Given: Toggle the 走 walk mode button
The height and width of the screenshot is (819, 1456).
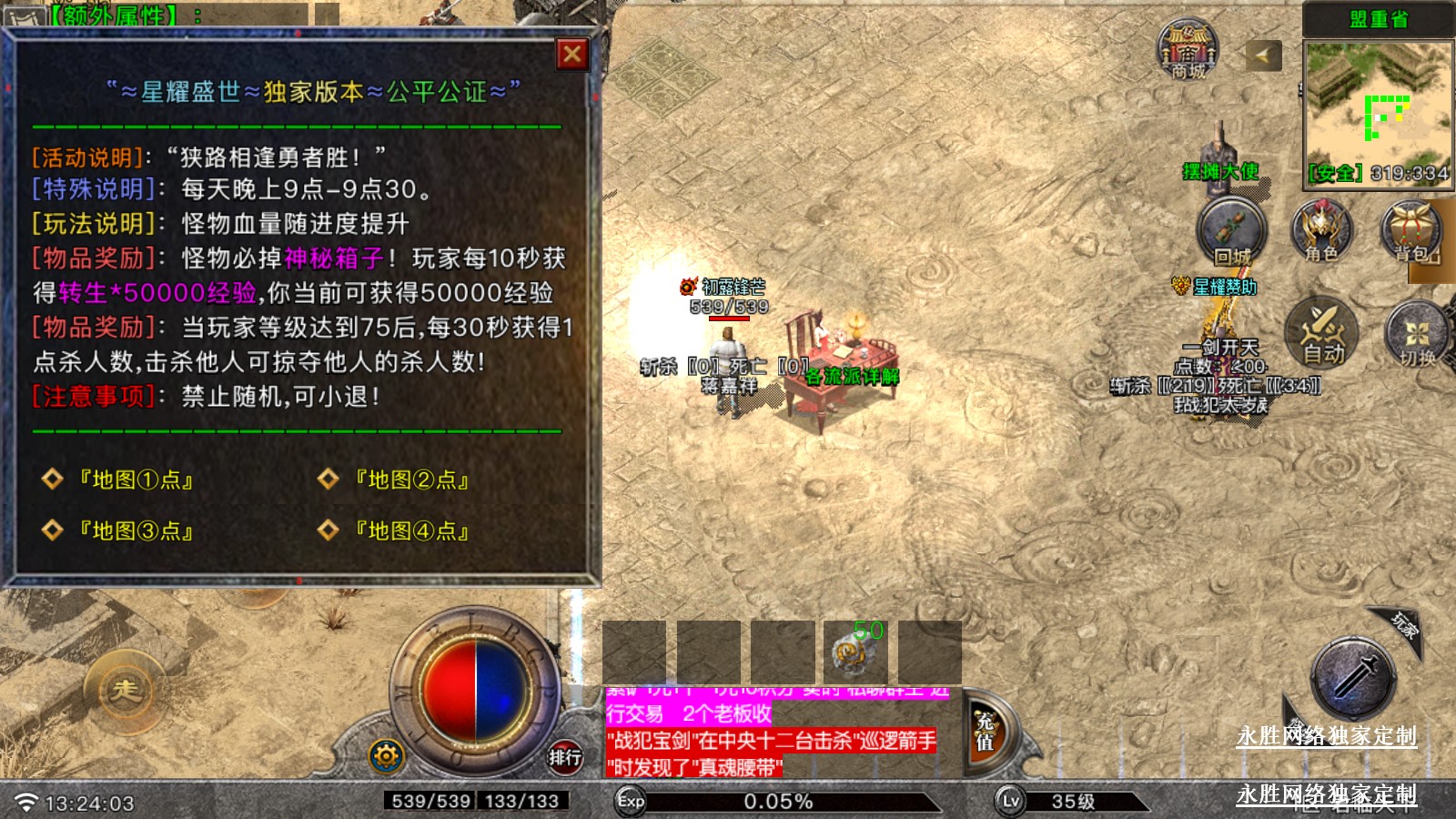Looking at the screenshot, I should click(124, 691).
